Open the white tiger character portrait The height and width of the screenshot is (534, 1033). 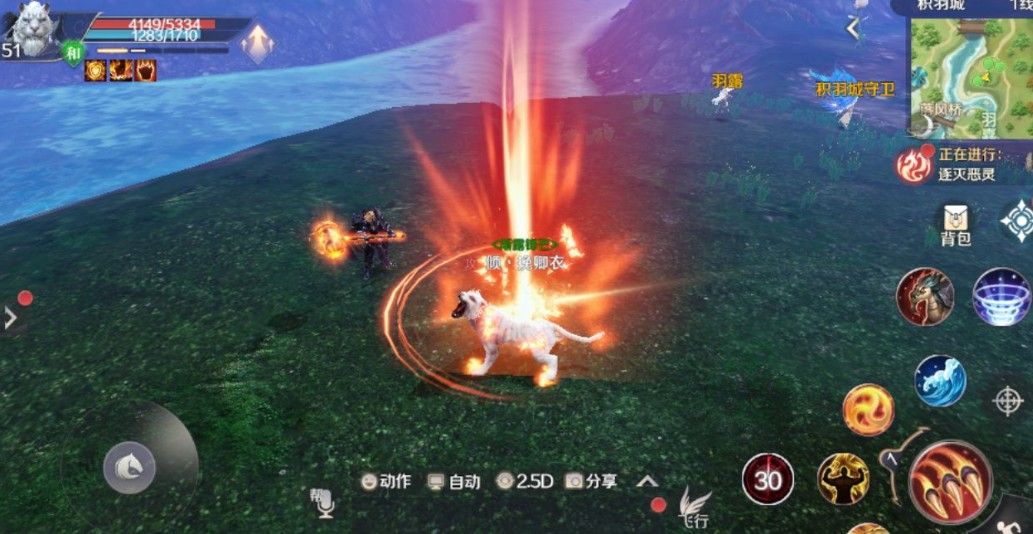click(x=35, y=28)
